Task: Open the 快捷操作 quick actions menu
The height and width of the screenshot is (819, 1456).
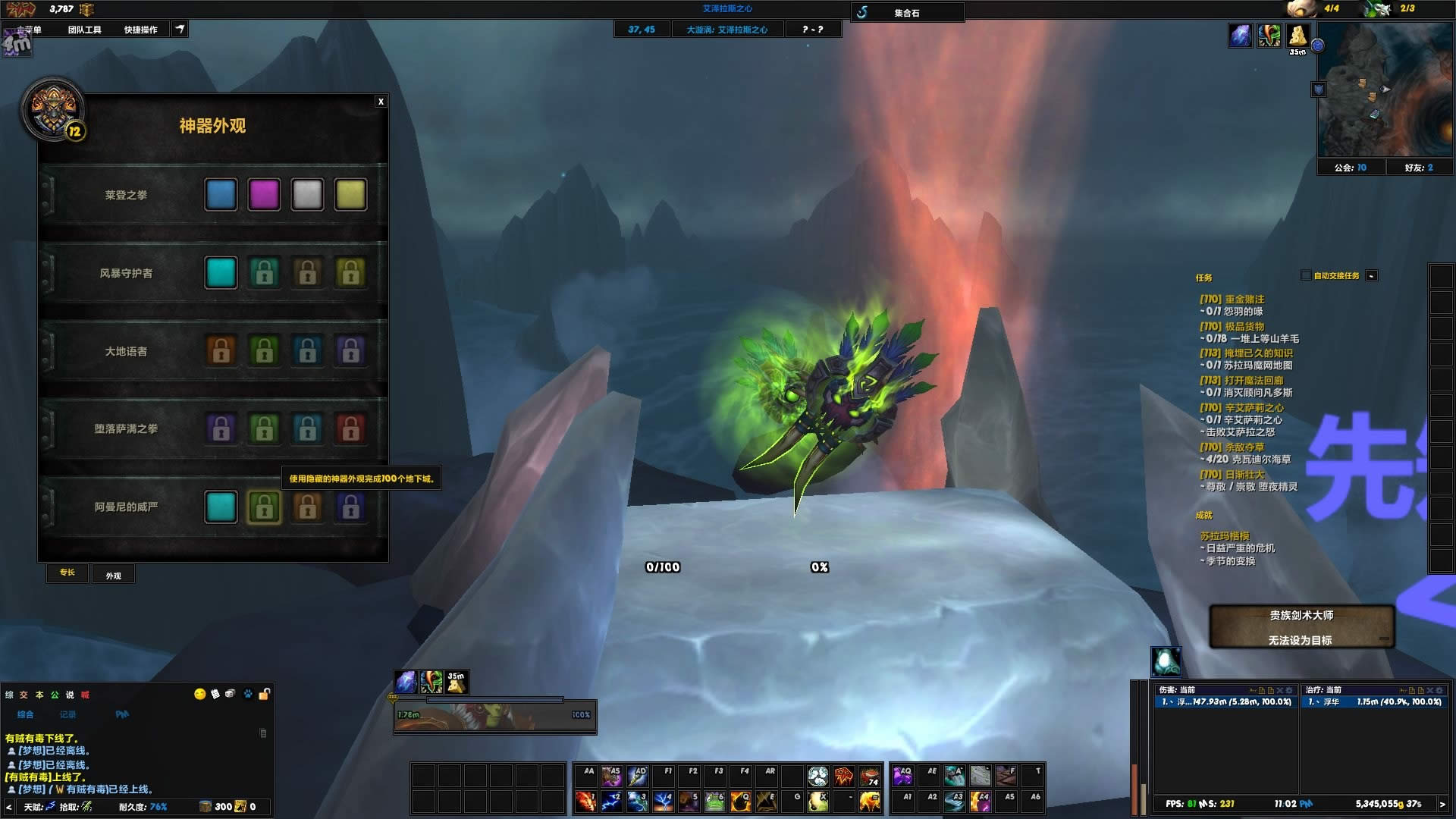Action: tap(141, 30)
